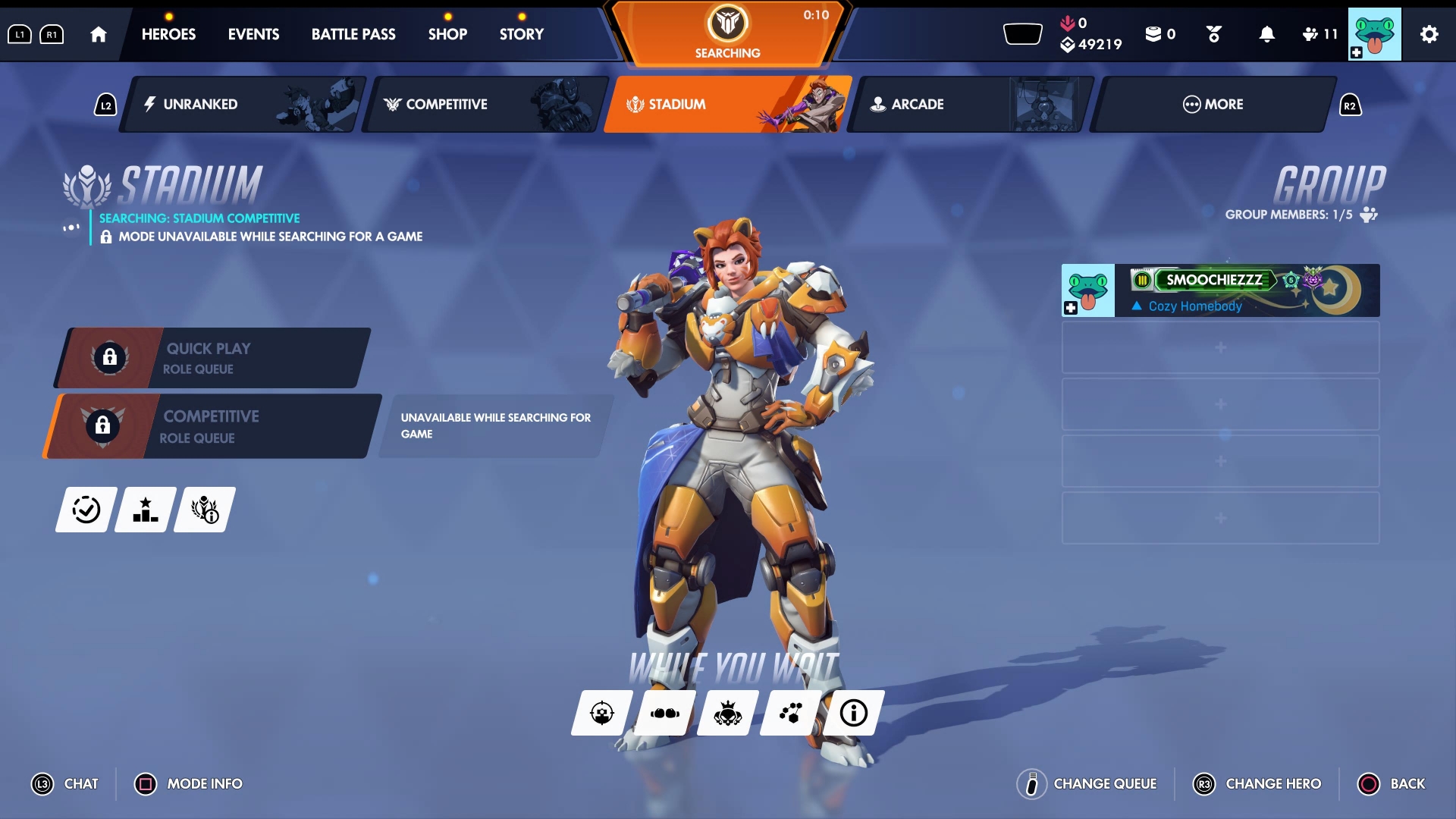The height and width of the screenshot is (819, 1456).
Task: Open the podium leaderboard icon
Action: point(145,510)
